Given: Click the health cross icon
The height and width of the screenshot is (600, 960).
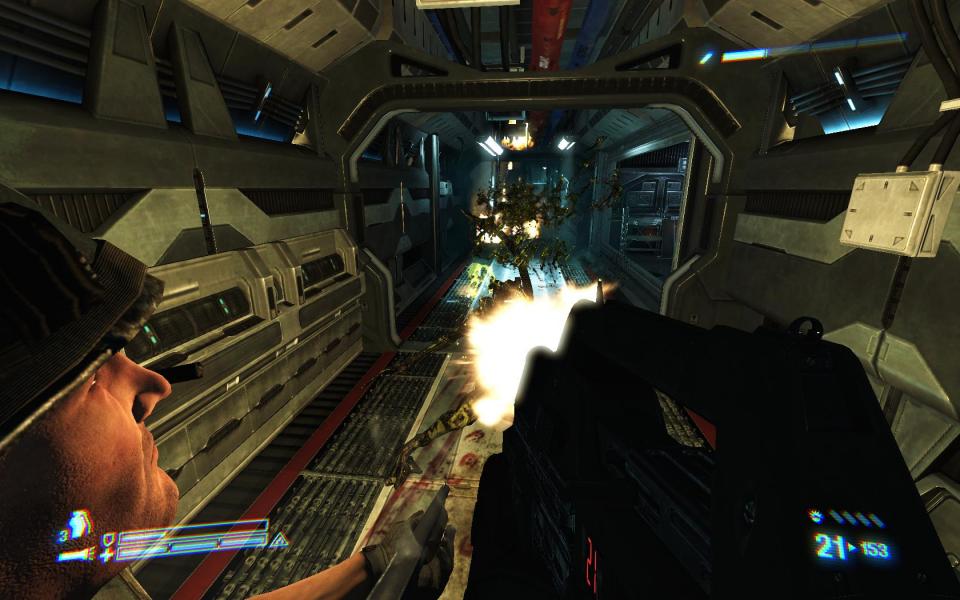Looking at the screenshot, I should pyautogui.click(x=106, y=555).
